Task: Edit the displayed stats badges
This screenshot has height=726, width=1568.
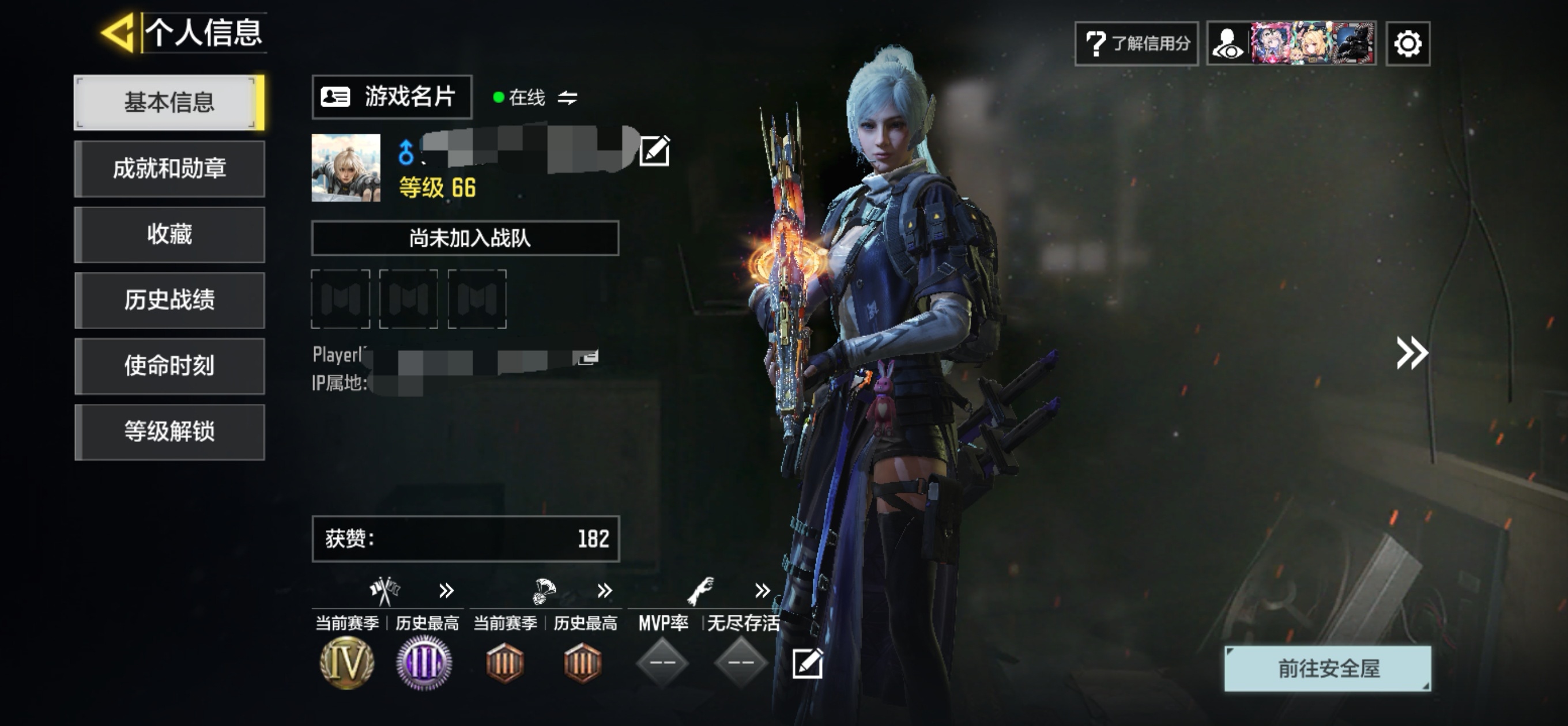Action: pos(807,663)
